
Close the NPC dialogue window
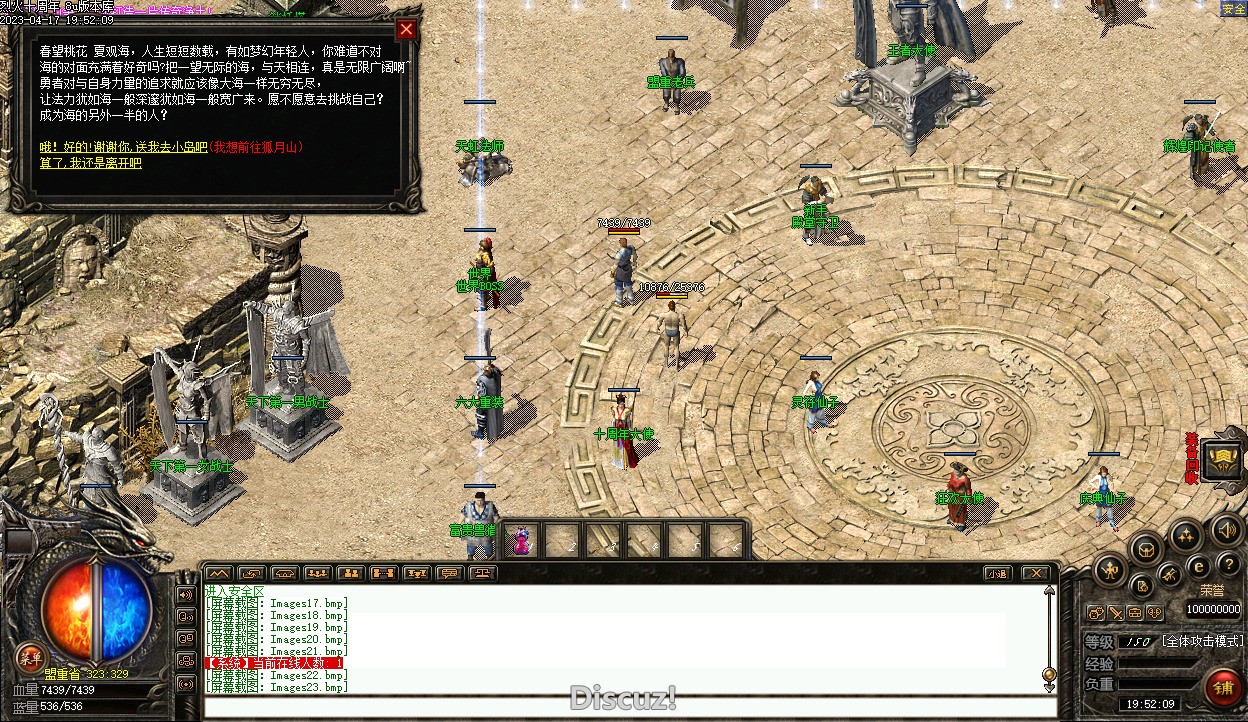click(406, 29)
